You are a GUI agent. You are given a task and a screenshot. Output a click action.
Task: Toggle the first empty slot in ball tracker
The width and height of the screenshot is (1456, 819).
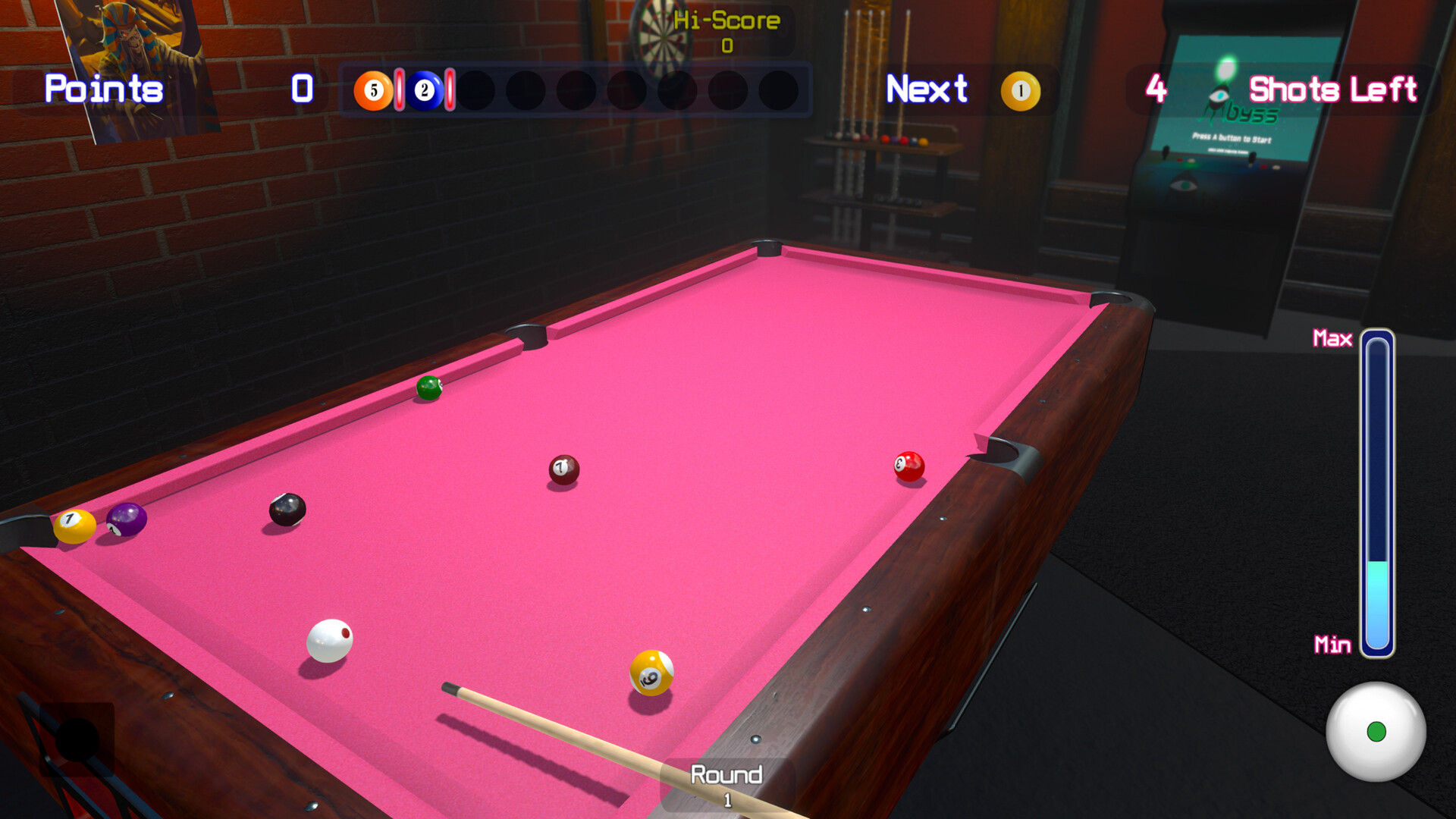click(x=476, y=89)
